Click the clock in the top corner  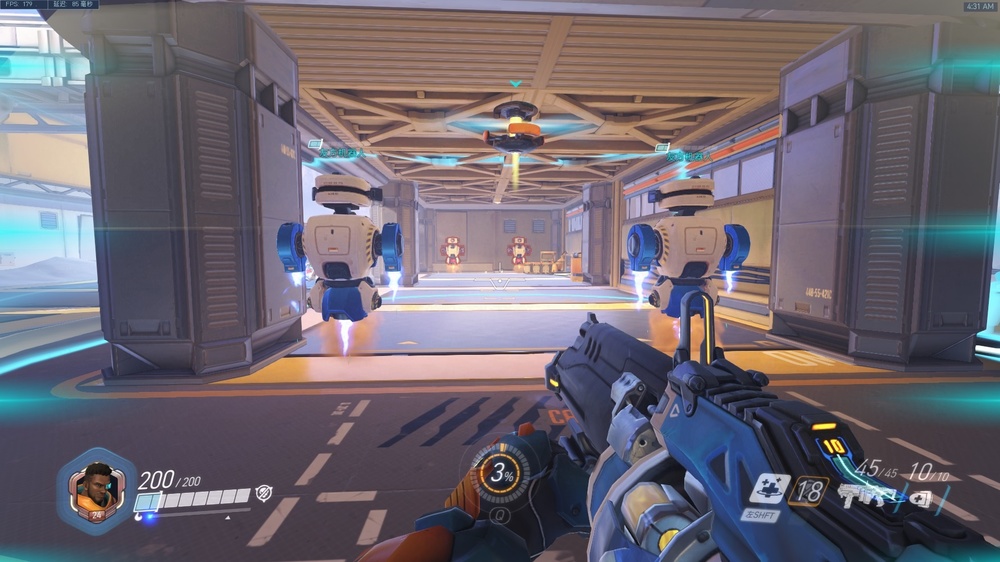pyautogui.click(x=978, y=6)
